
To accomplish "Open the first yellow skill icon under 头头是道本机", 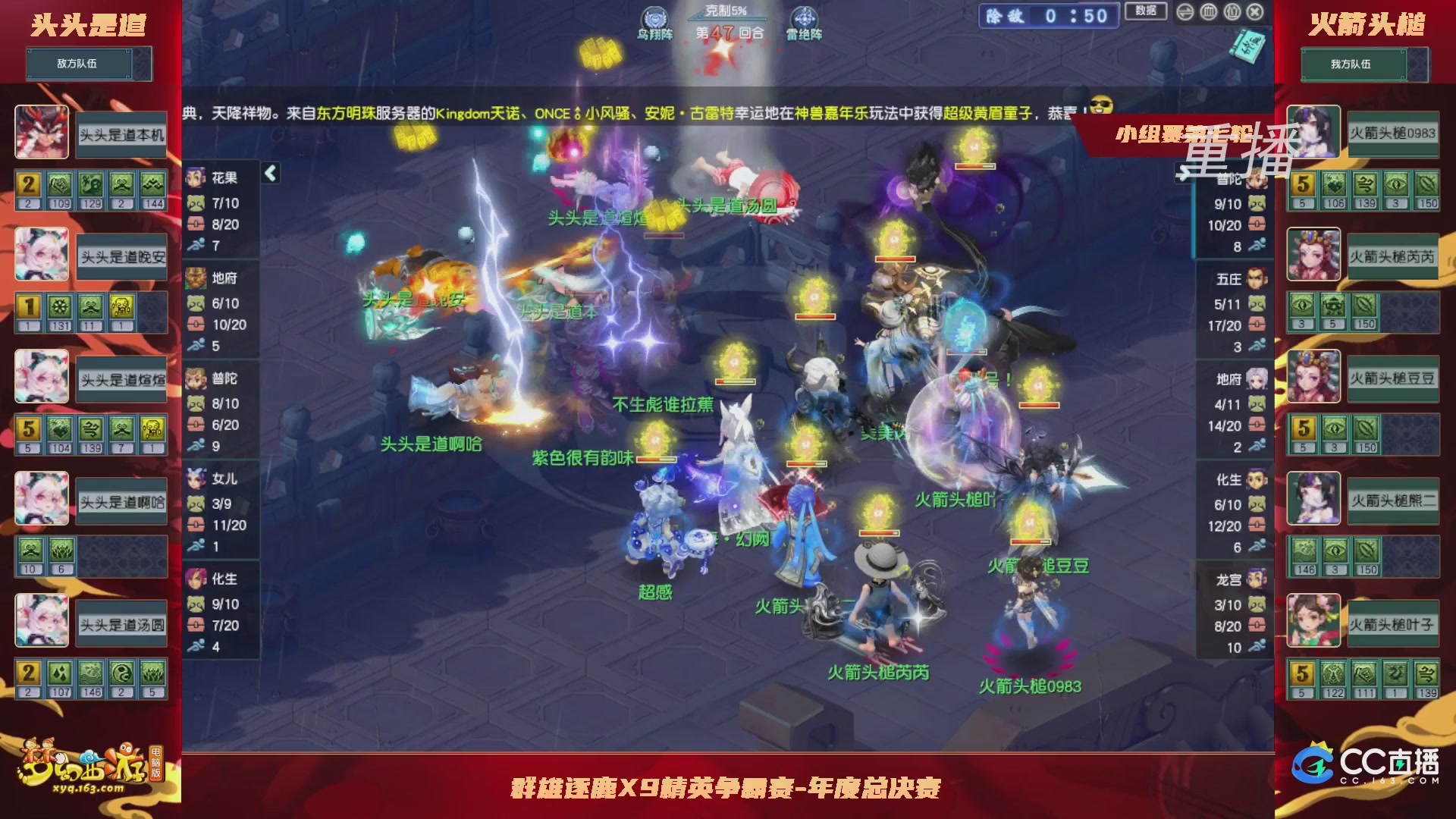I will coord(27,184).
